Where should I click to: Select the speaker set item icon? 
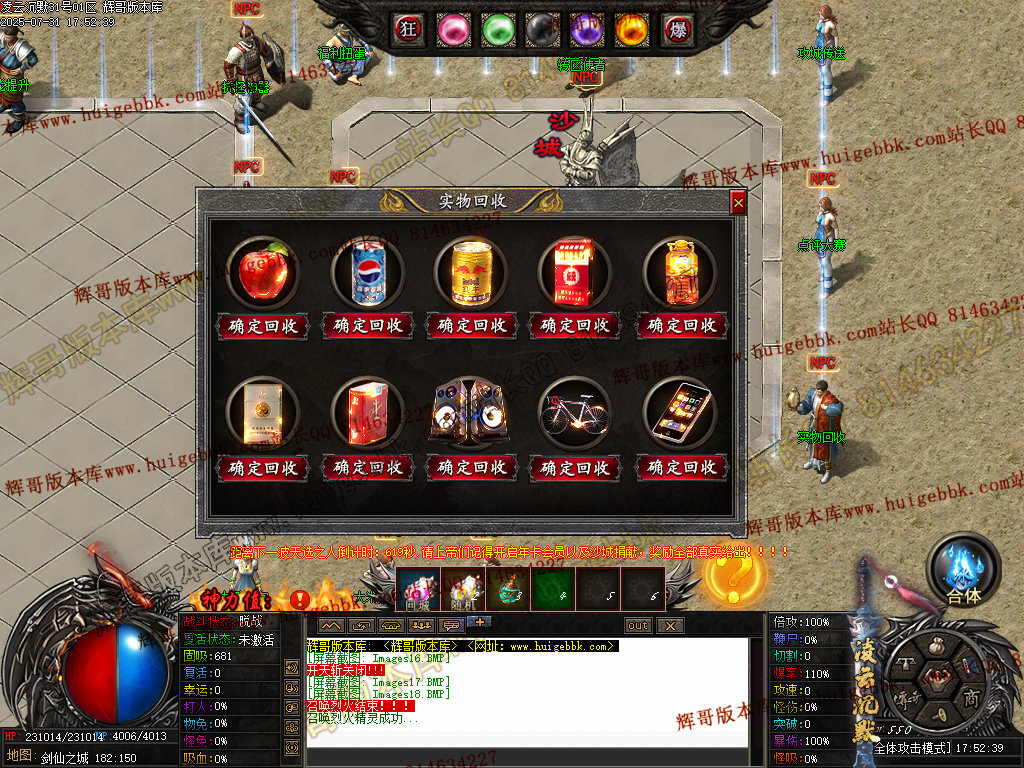coord(470,410)
